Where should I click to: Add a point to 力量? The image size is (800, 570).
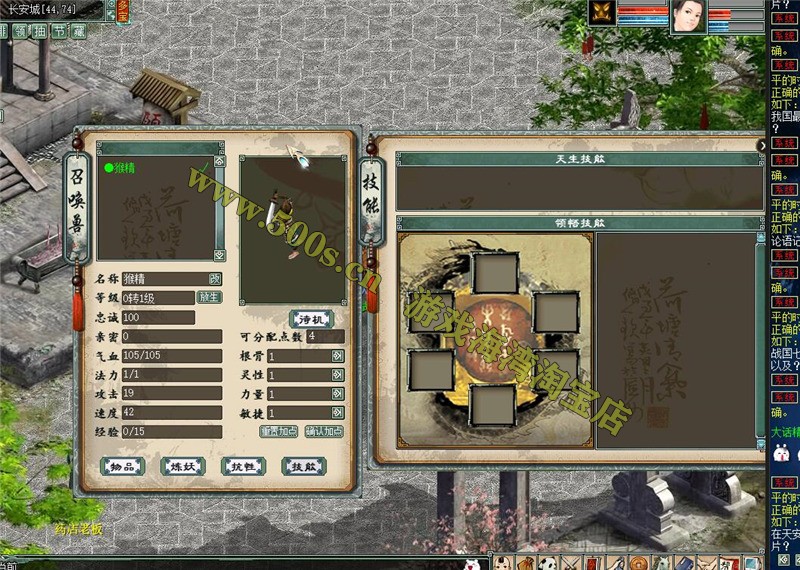click(x=337, y=394)
